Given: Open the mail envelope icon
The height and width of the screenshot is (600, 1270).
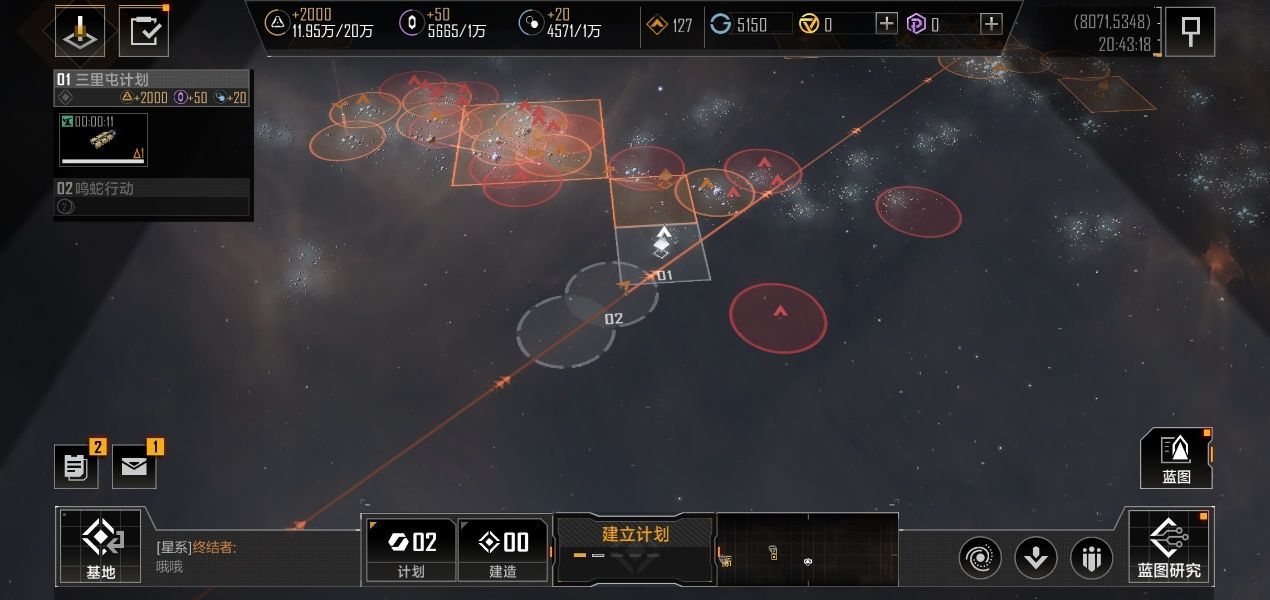Looking at the screenshot, I should point(134,467).
